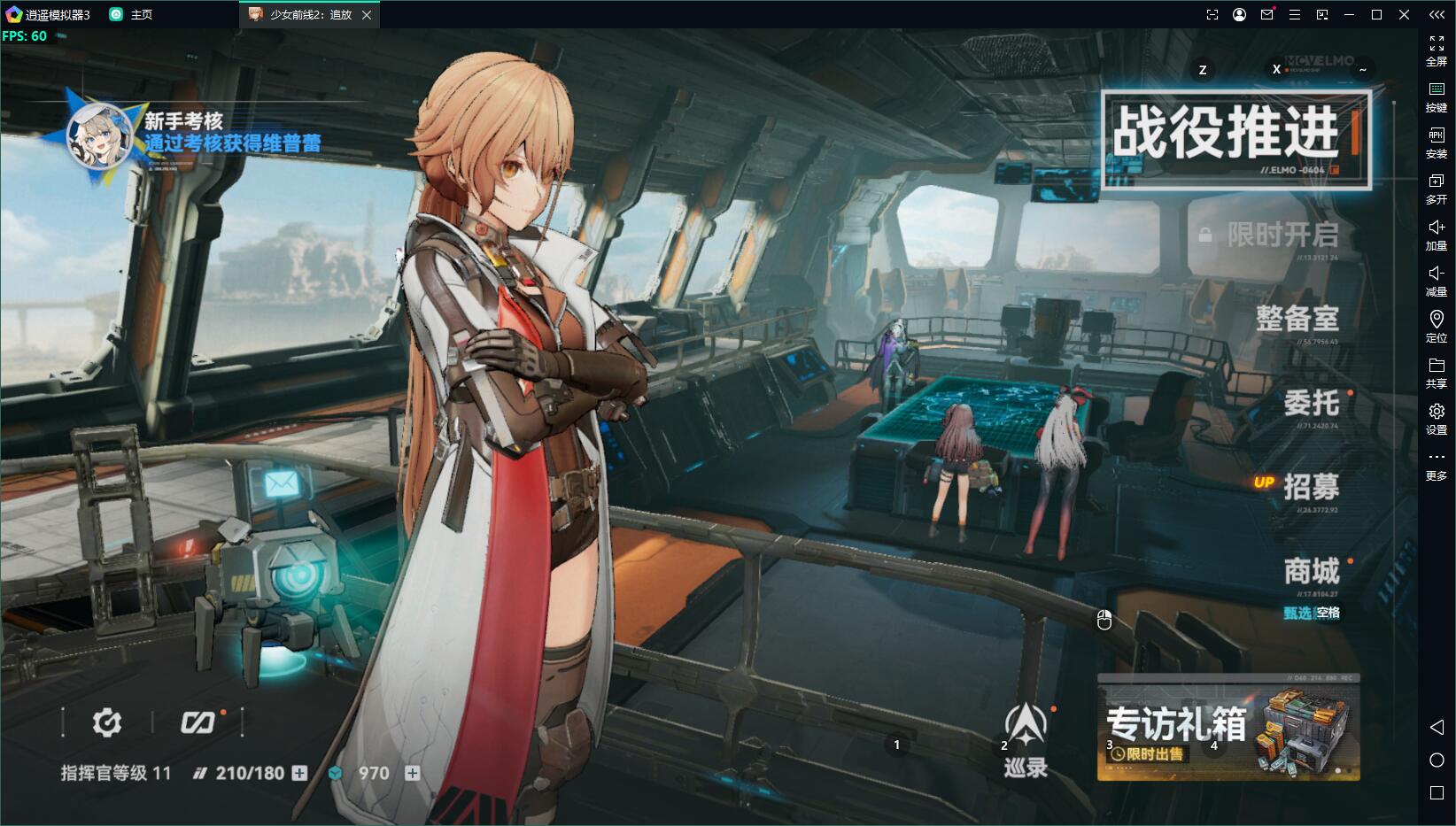Add gems with the plus beside 970
Viewport: 1456px width, 826px height.
[x=412, y=773]
